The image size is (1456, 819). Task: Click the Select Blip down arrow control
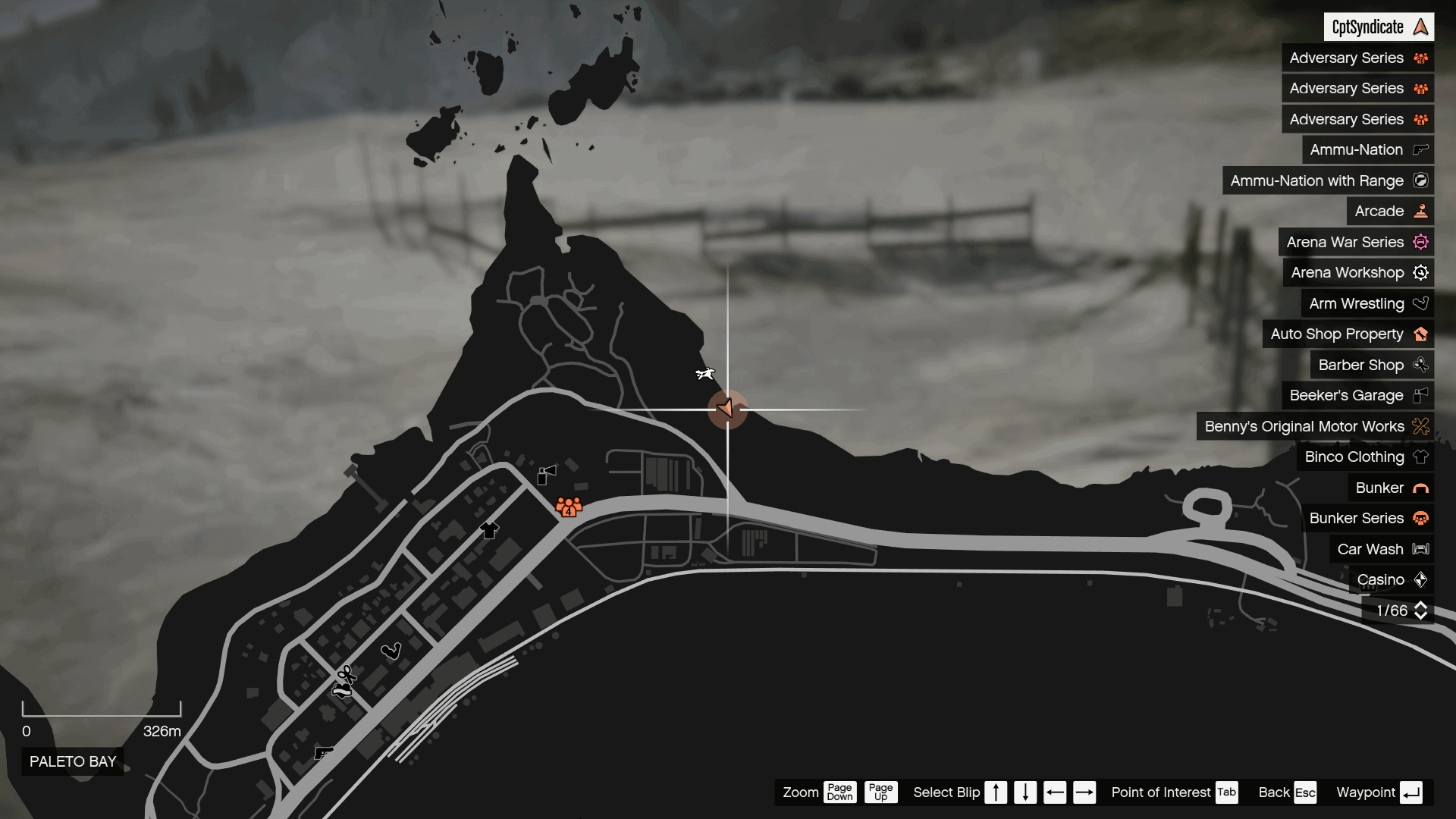(x=1025, y=792)
